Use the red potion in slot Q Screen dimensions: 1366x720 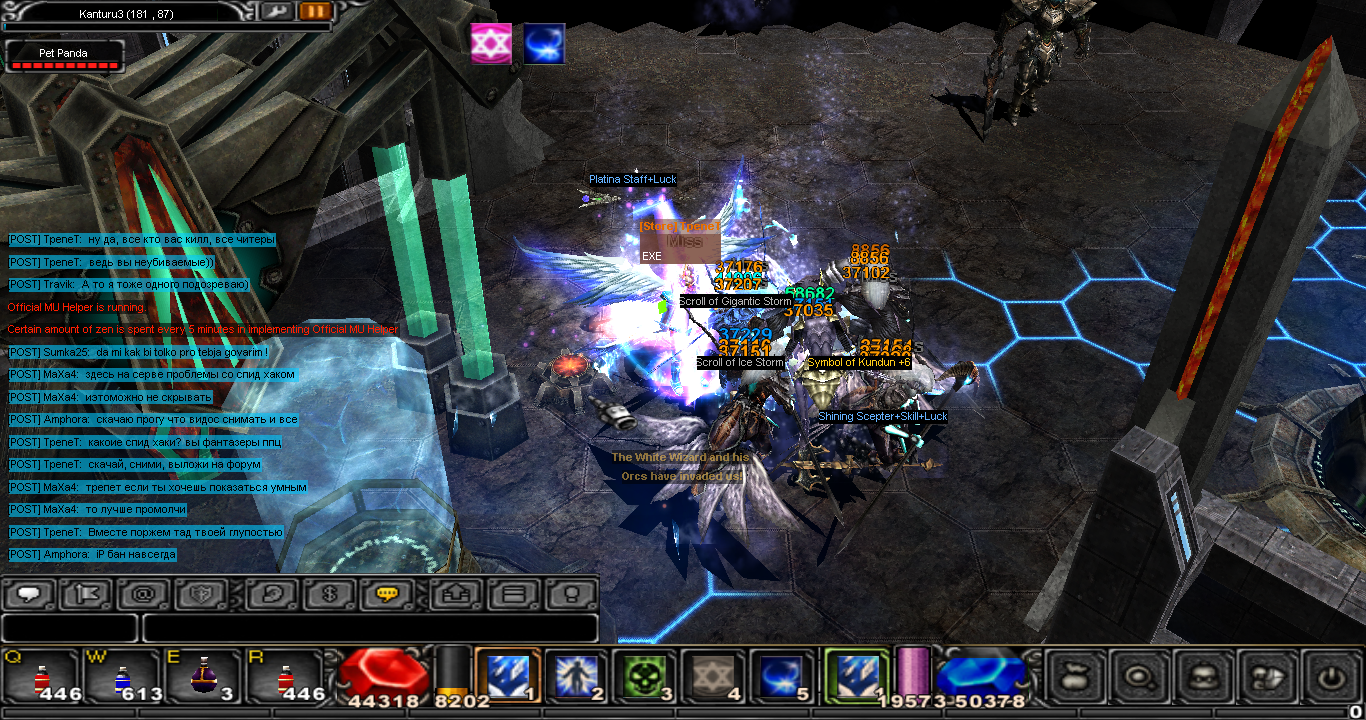click(40, 678)
